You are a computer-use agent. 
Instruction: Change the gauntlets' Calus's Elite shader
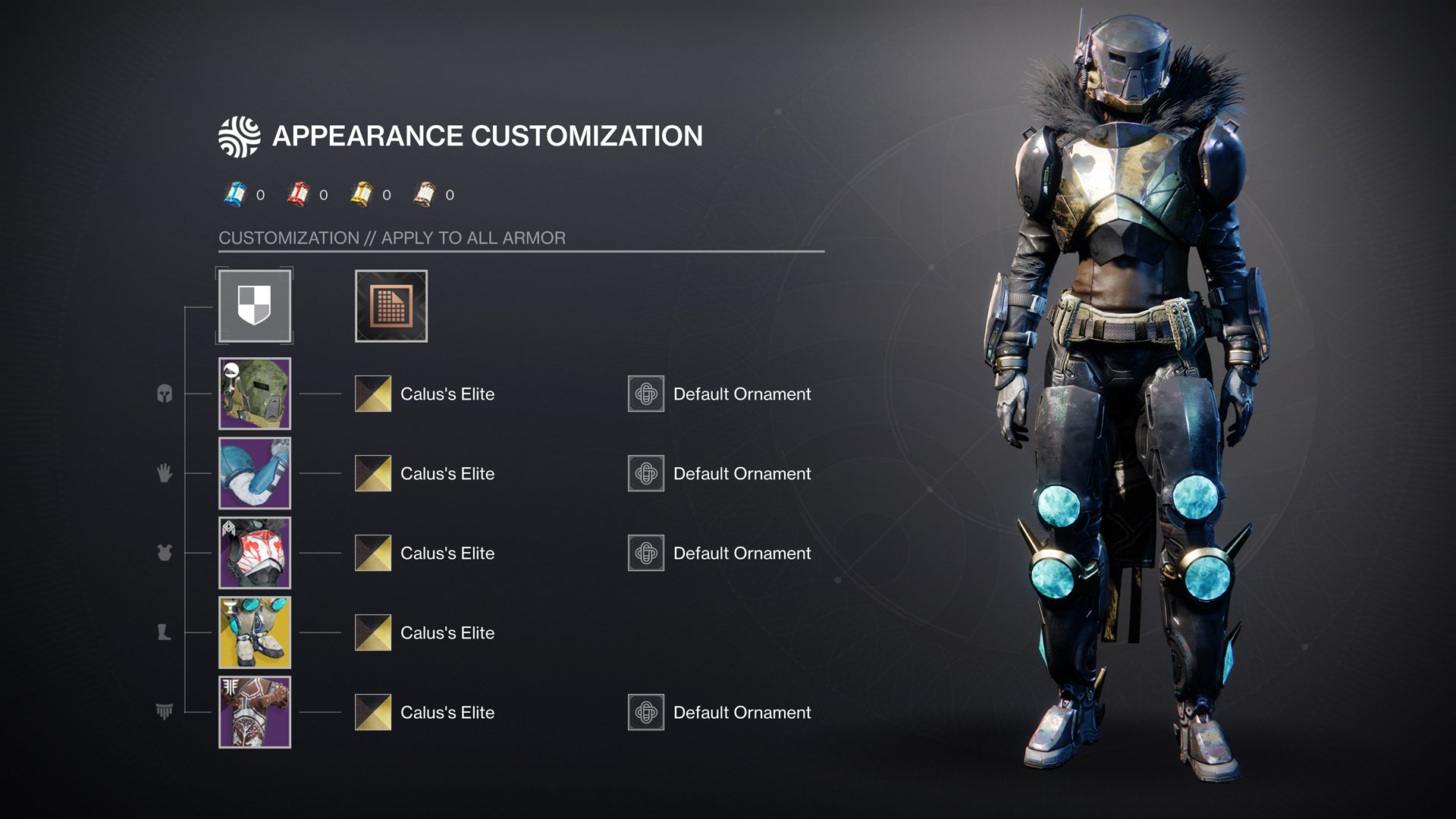(373, 473)
